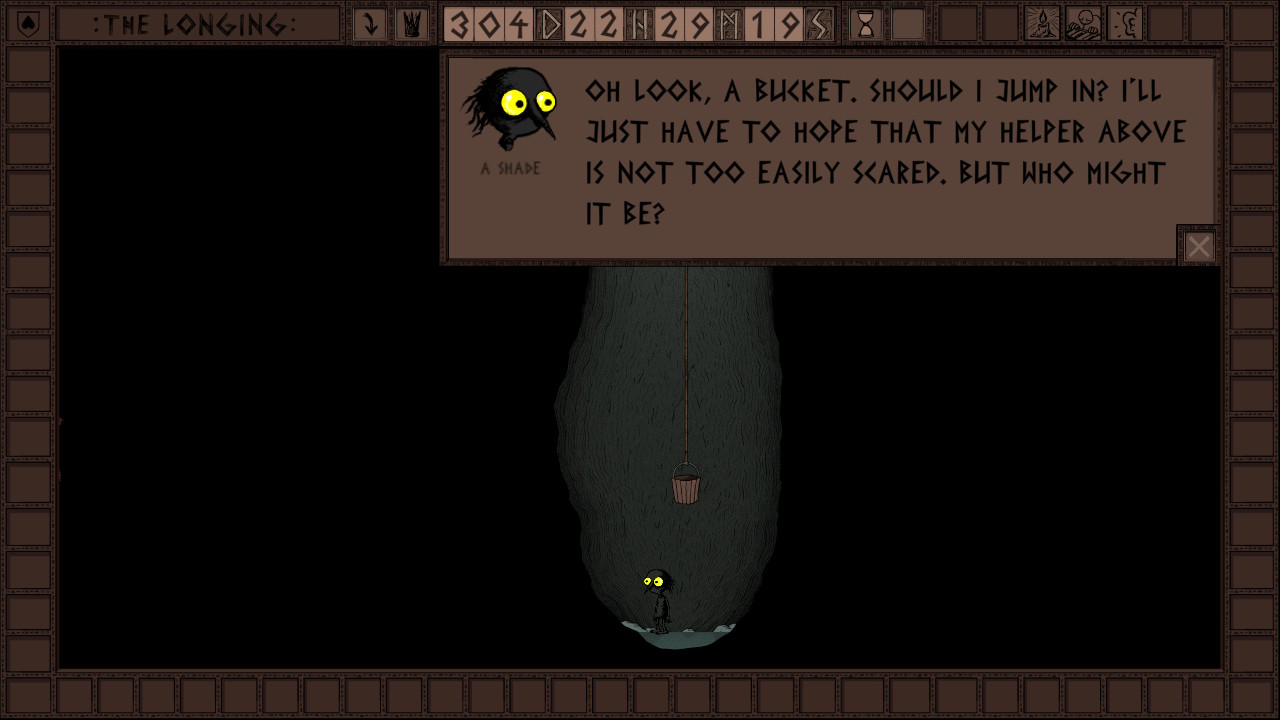1280x720 pixels.
Task: Activate the ear listening icon
Action: point(1125,25)
